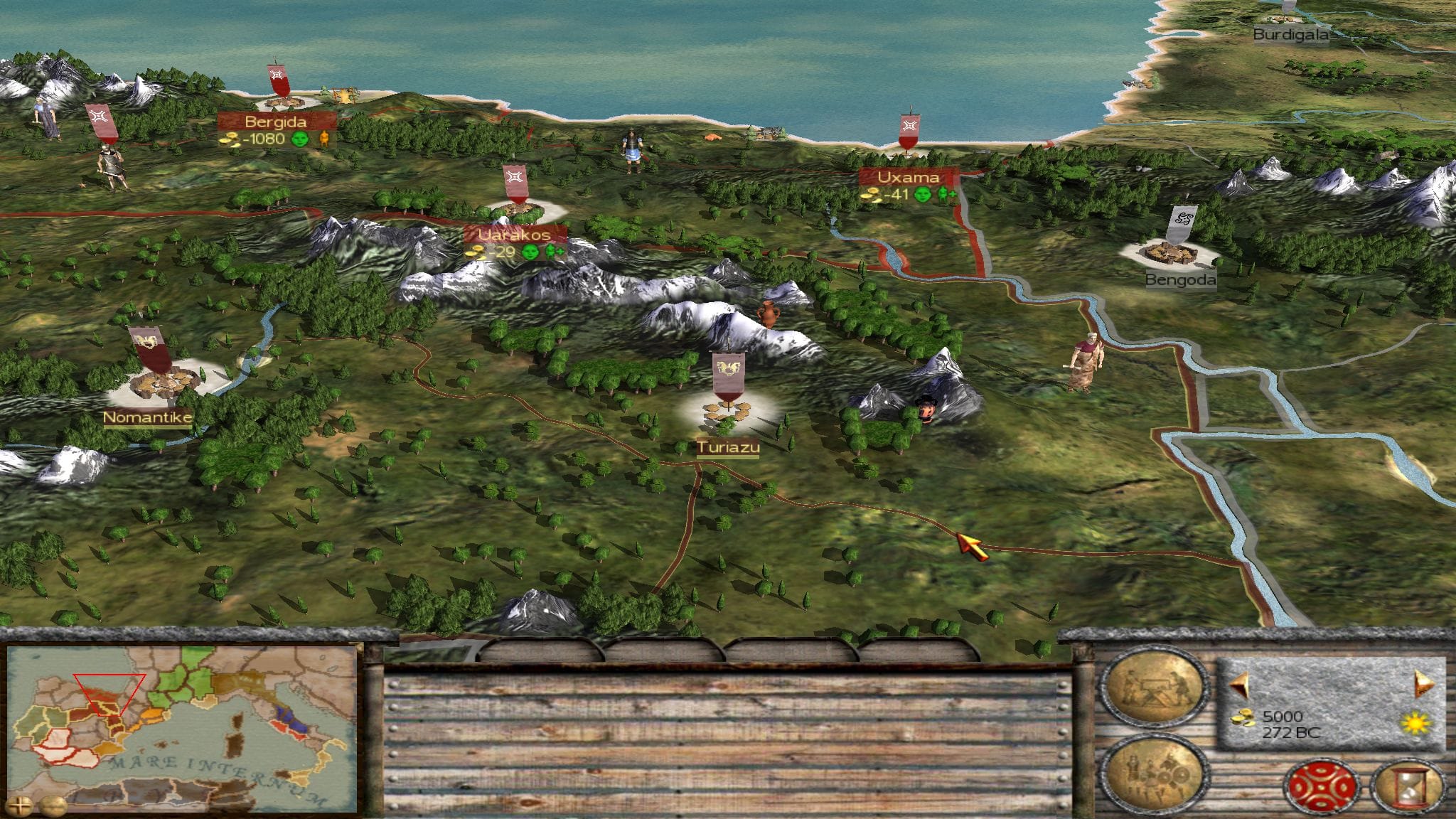Screen dimensions: 1456x819
Task: Select the Nomantike settlement name plate
Action: pyautogui.click(x=148, y=417)
